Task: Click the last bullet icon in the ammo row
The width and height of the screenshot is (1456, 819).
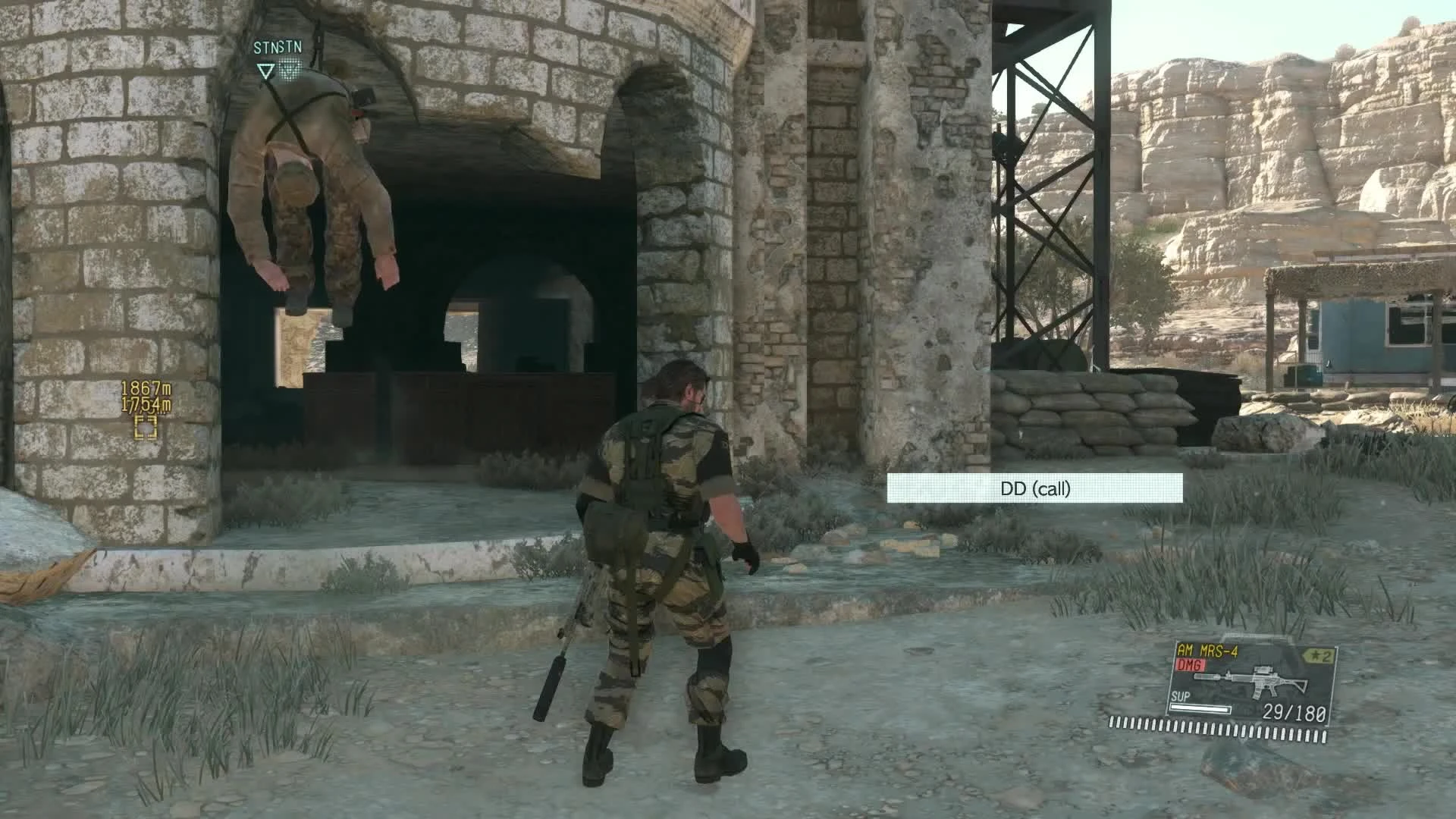Action: tap(1324, 737)
